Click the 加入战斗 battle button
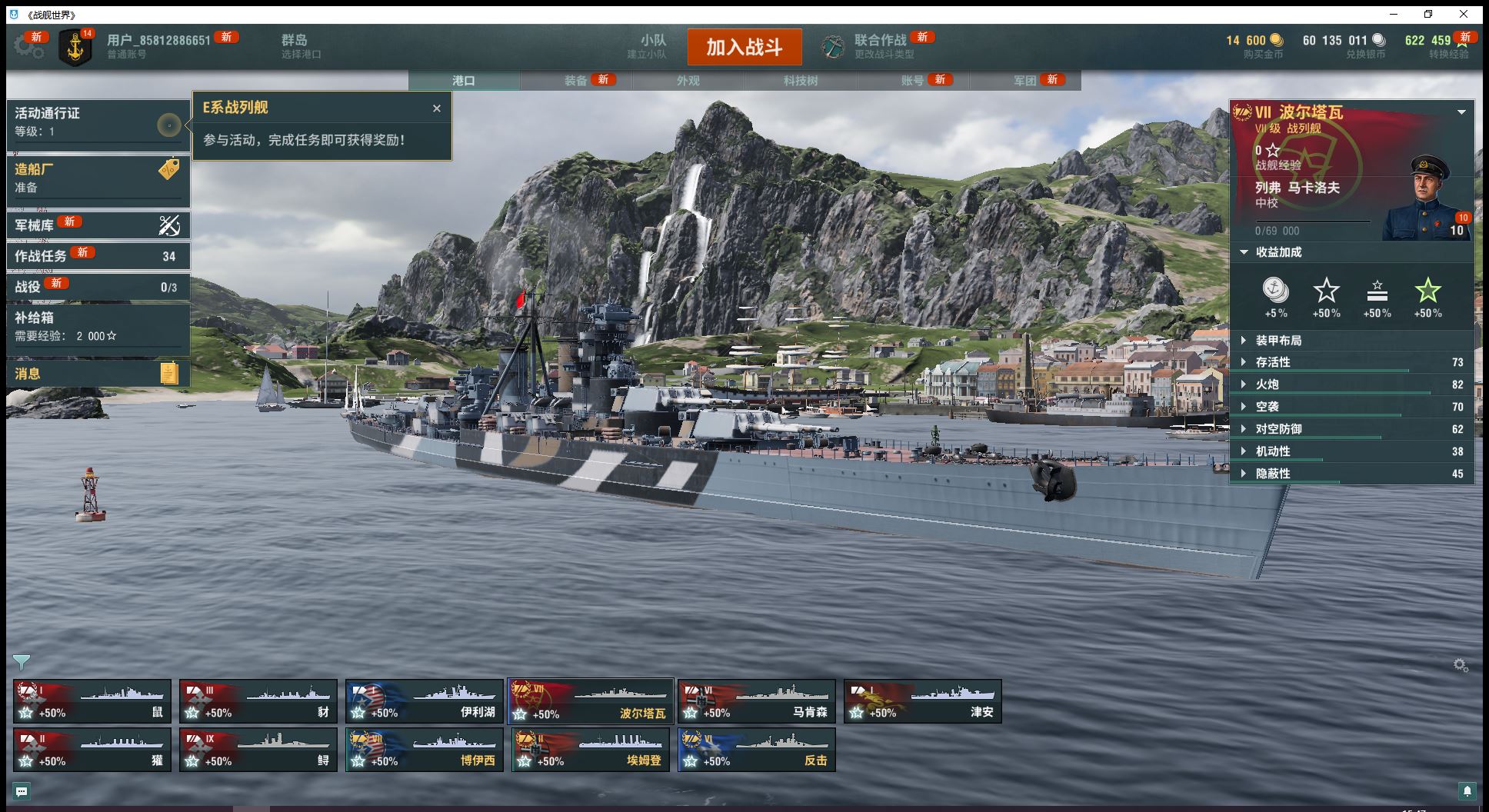The height and width of the screenshot is (812, 1489). point(744,48)
